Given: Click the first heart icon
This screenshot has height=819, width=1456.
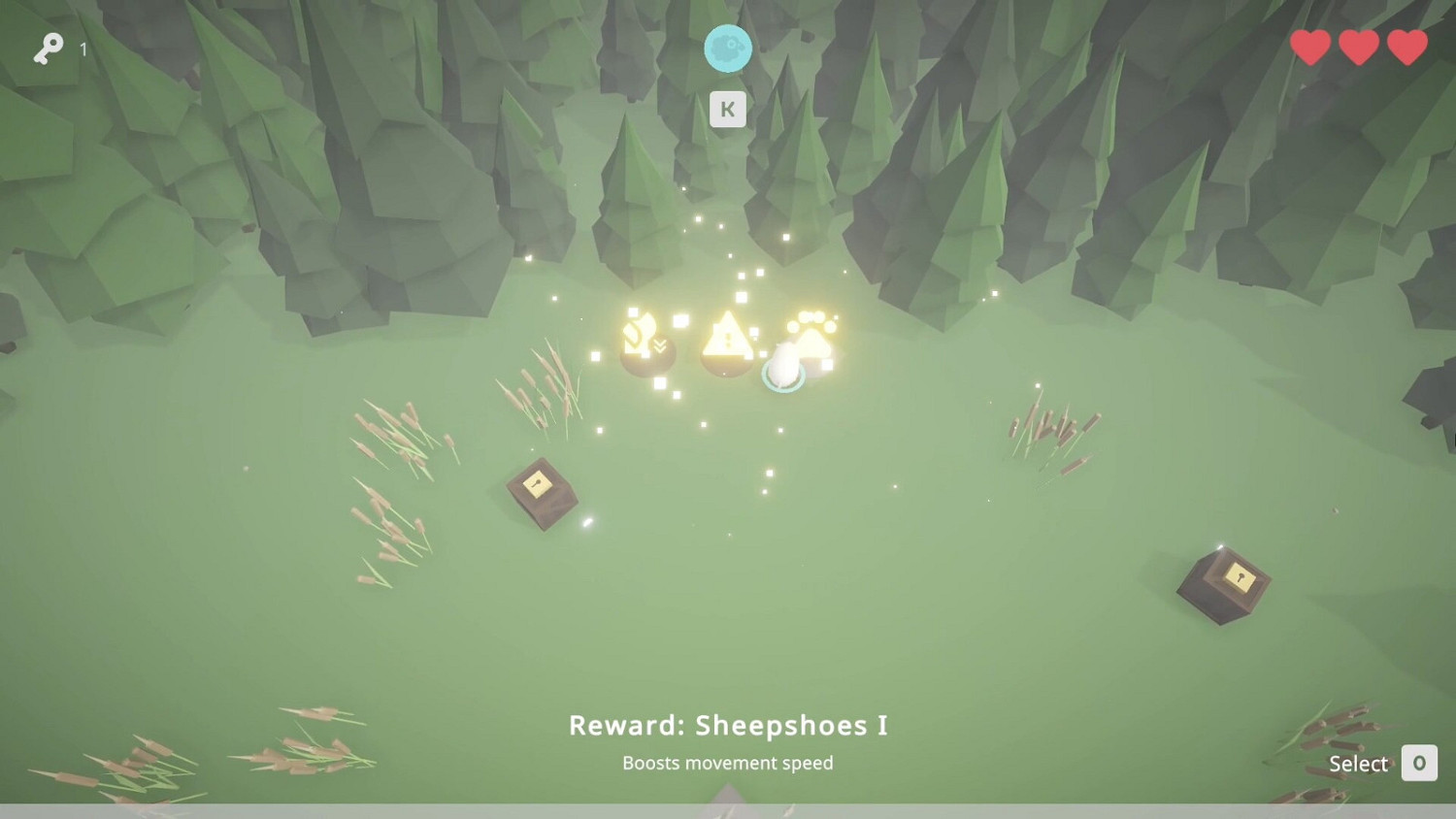Looking at the screenshot, I should click(1309, 46).
